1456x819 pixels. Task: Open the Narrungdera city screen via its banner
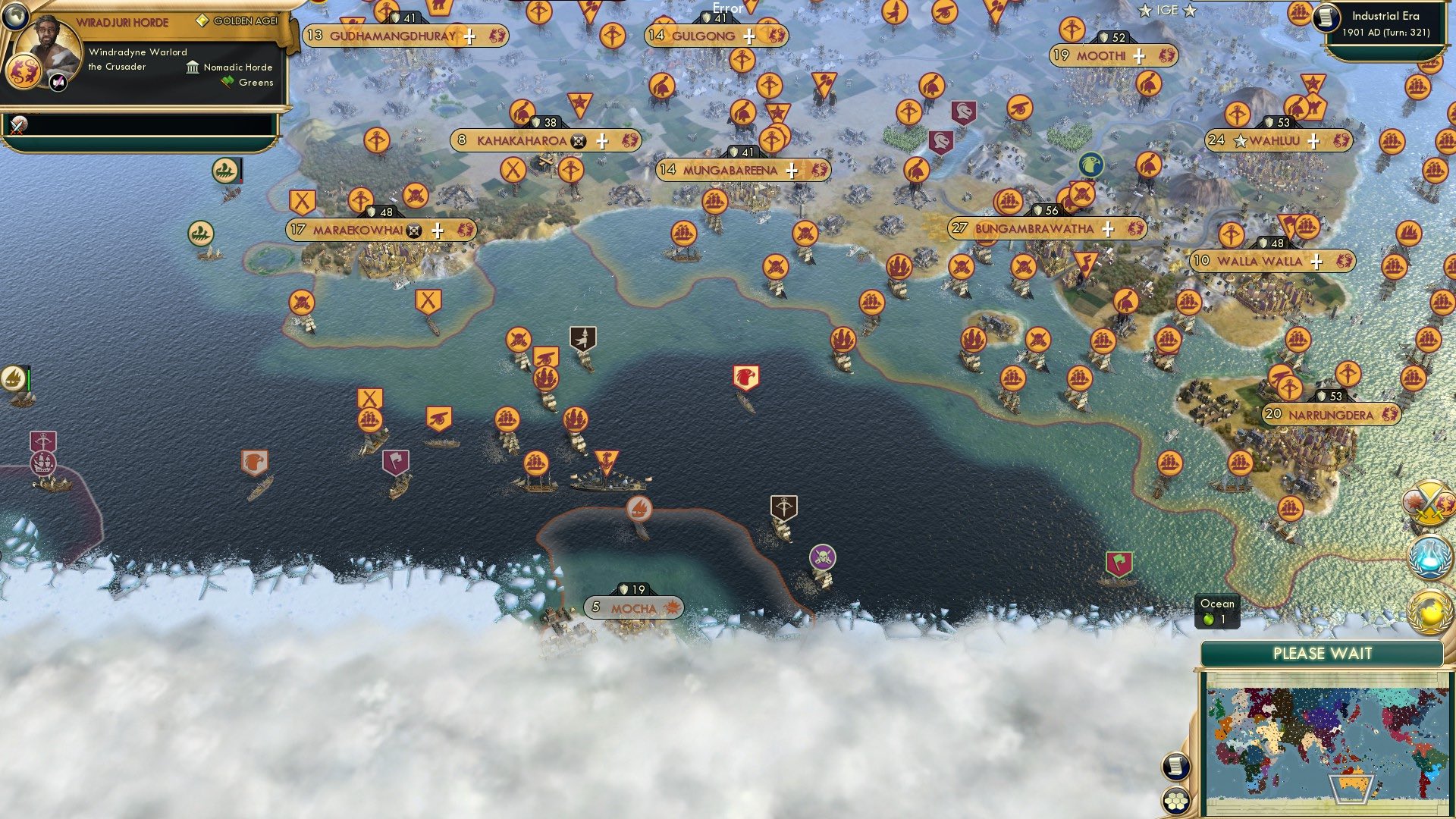click(1329, 415)
